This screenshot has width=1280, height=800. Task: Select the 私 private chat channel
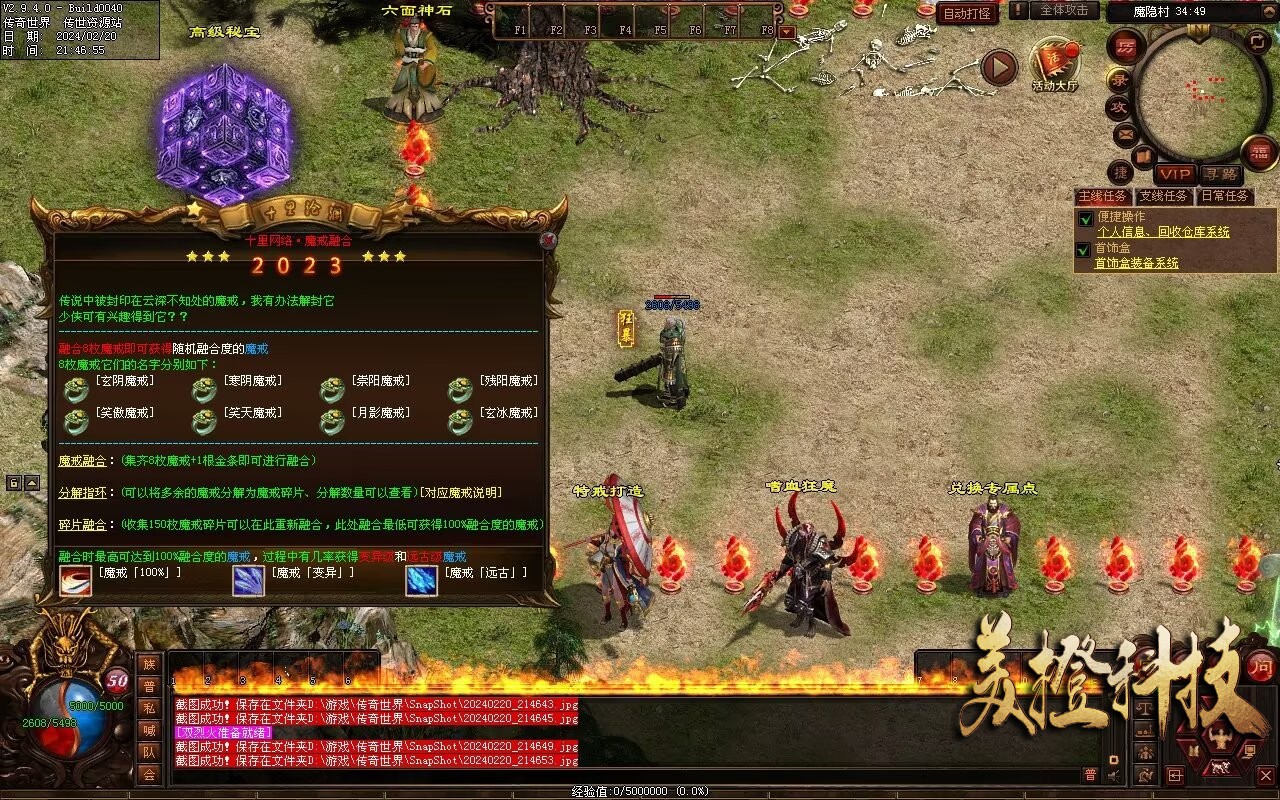[149, 708]
